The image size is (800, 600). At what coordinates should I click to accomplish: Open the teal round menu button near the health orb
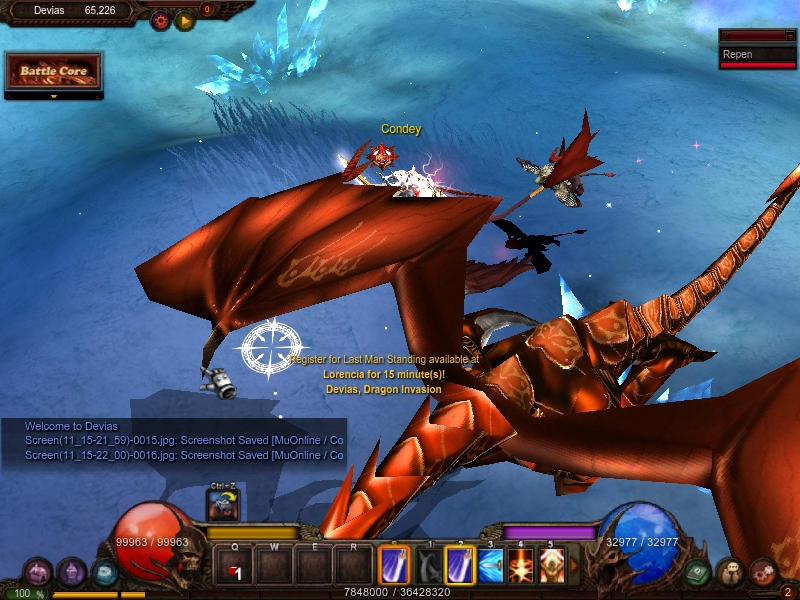point(104,572)
